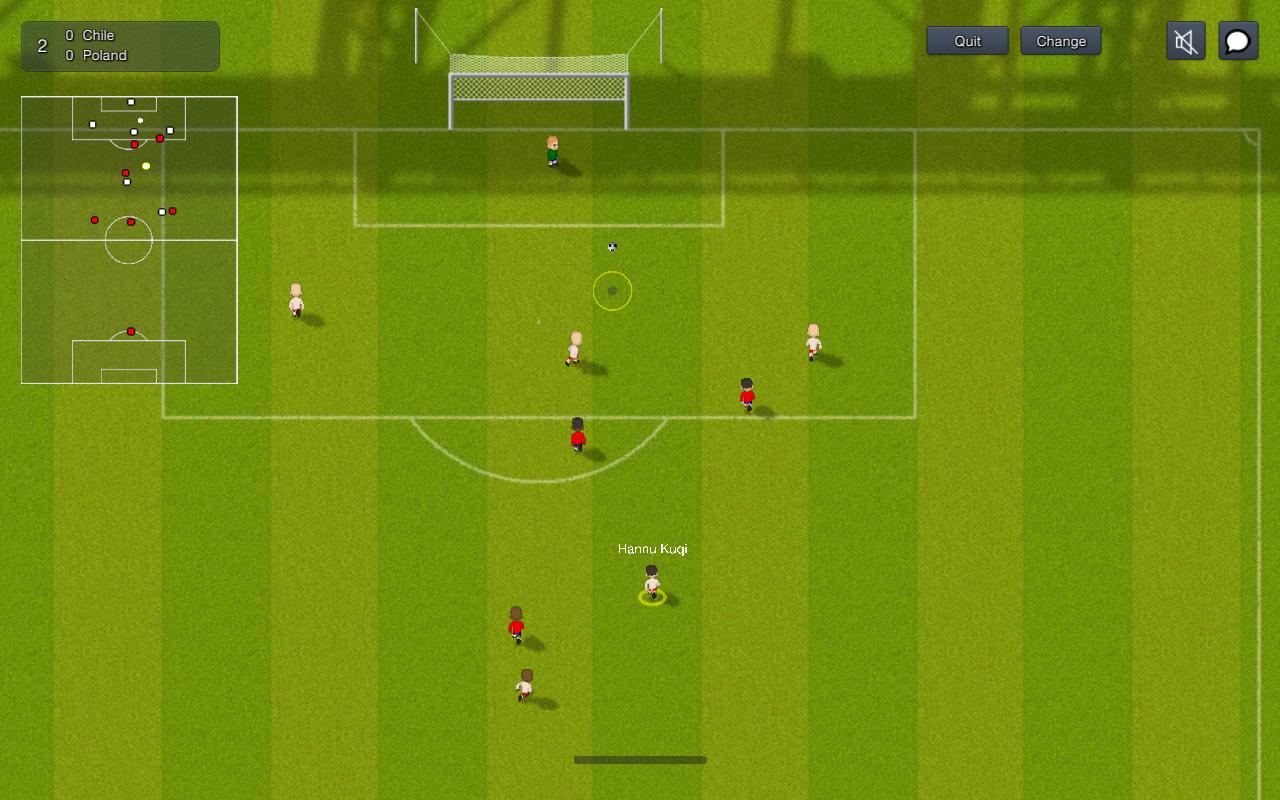The image size is (1280, 800).
Task: Click the football near the center circle
Action: click(x=611, y=245)
